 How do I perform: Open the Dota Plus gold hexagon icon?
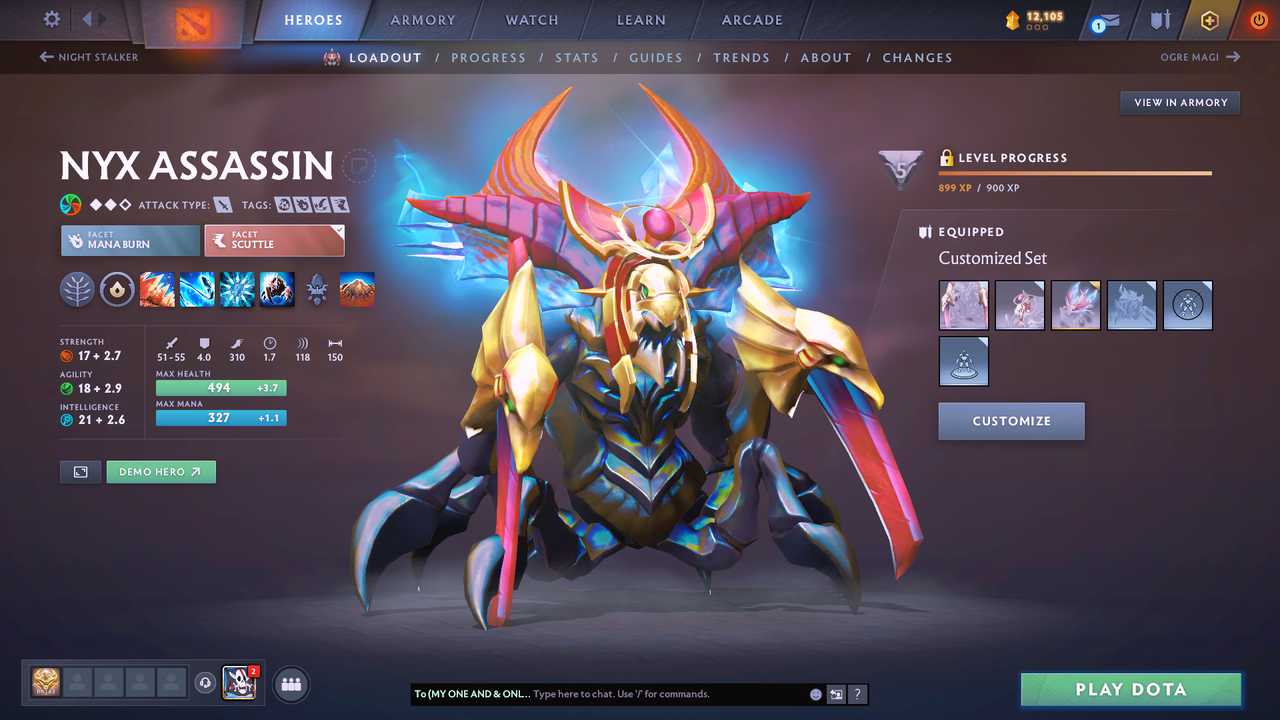(1209, 20)
